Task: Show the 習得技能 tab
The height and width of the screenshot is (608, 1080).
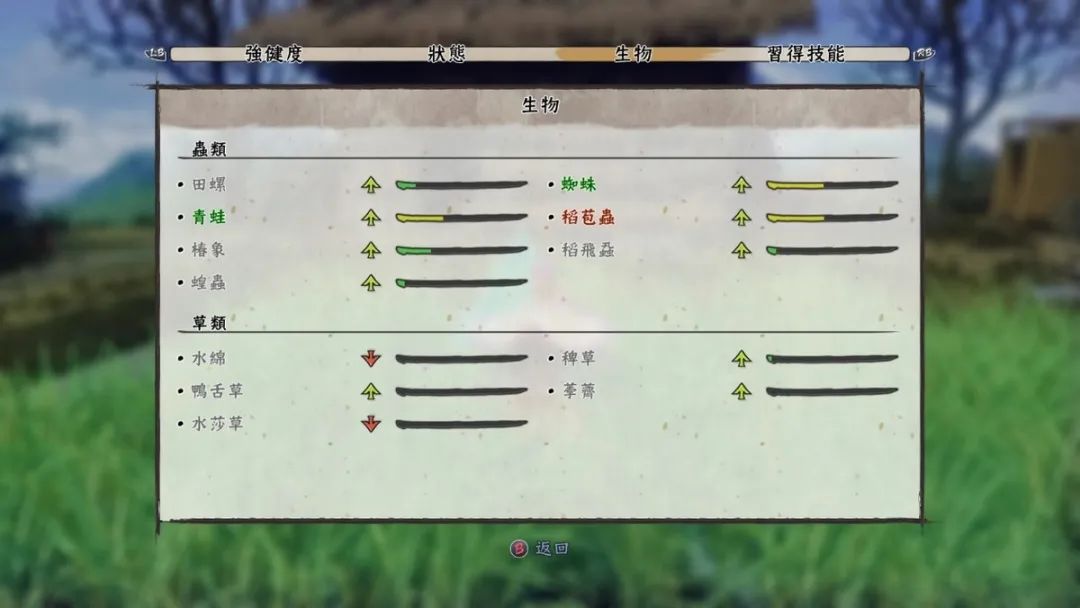Action: 806,54
